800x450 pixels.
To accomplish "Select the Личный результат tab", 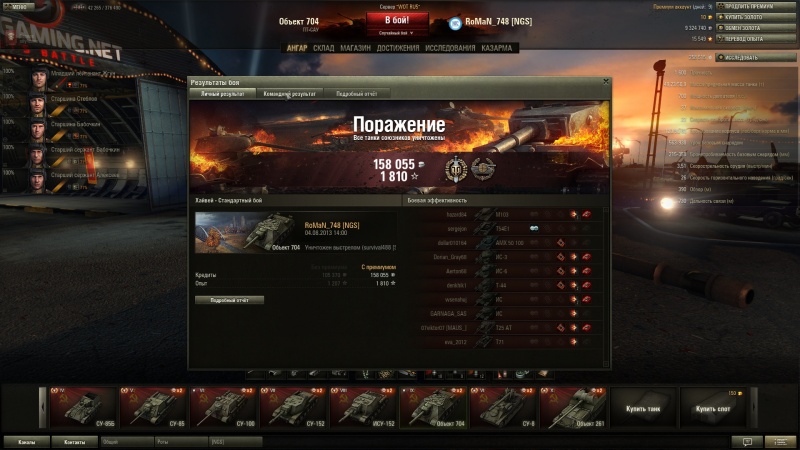I will (223, 94).
